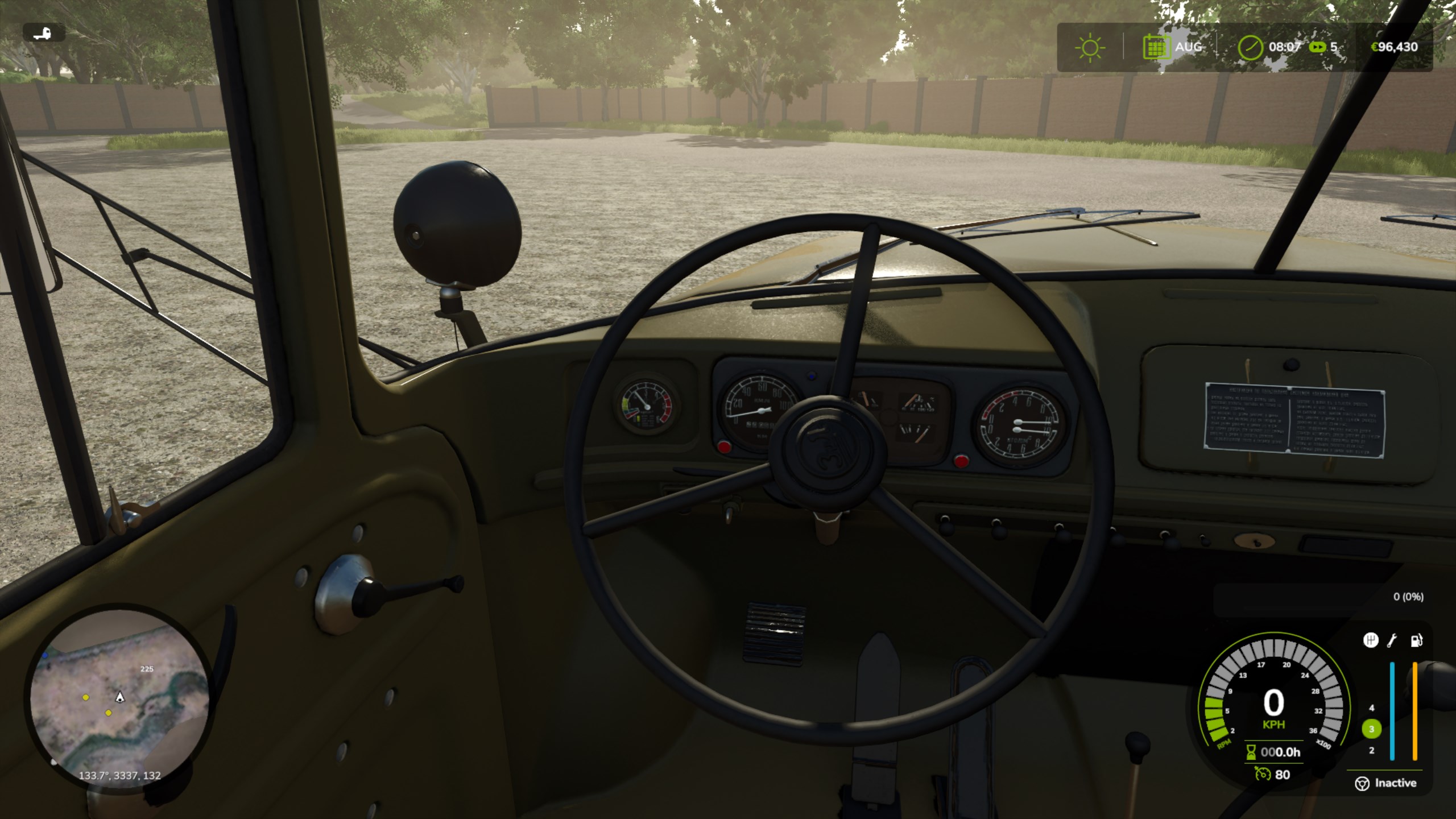
Task: Check the wrench damage icon
Action: (x=1392, y=640)
